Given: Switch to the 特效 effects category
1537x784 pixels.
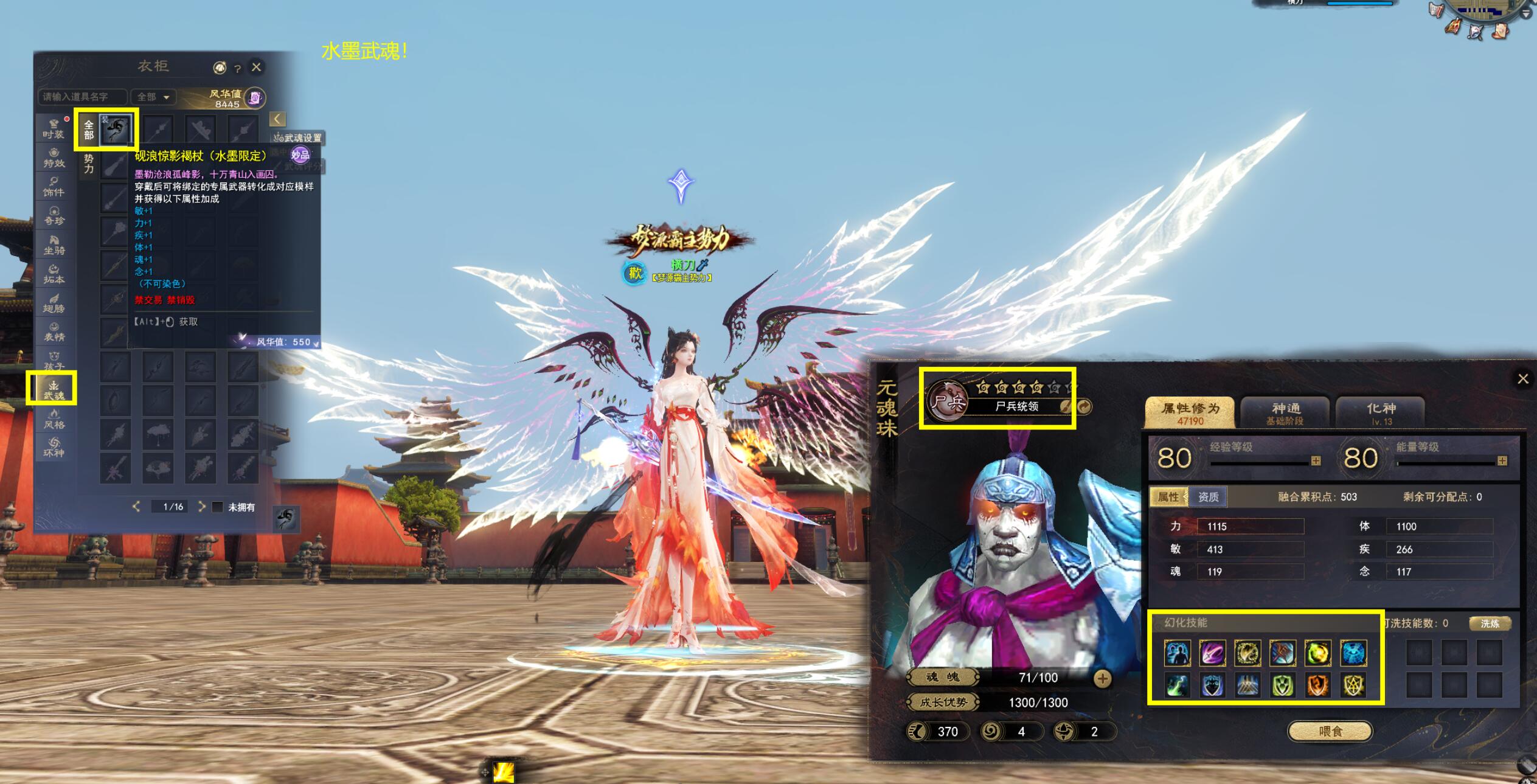Looking at the screenshot, I should [x=54, y=158].
